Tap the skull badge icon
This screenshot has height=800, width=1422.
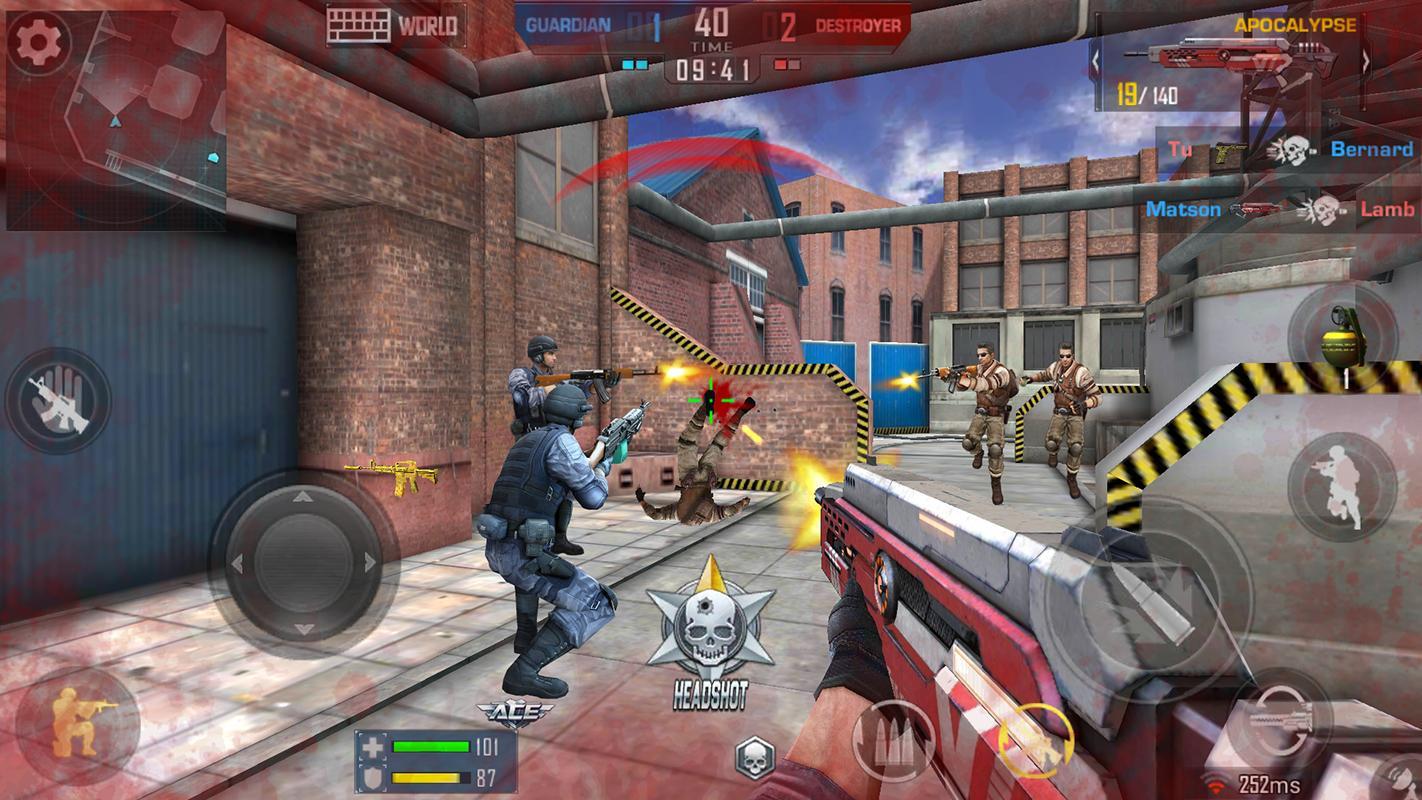pyautogui.click(x=755, y=757)
